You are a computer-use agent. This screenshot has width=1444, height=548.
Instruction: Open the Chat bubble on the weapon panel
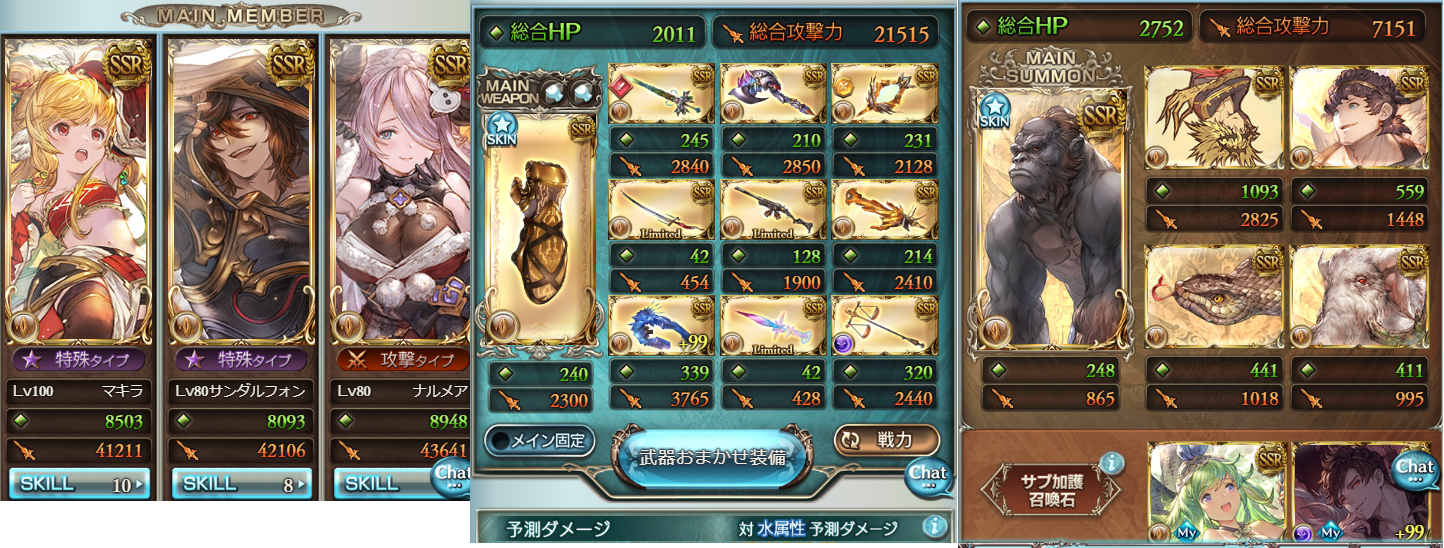pos(927,474)
